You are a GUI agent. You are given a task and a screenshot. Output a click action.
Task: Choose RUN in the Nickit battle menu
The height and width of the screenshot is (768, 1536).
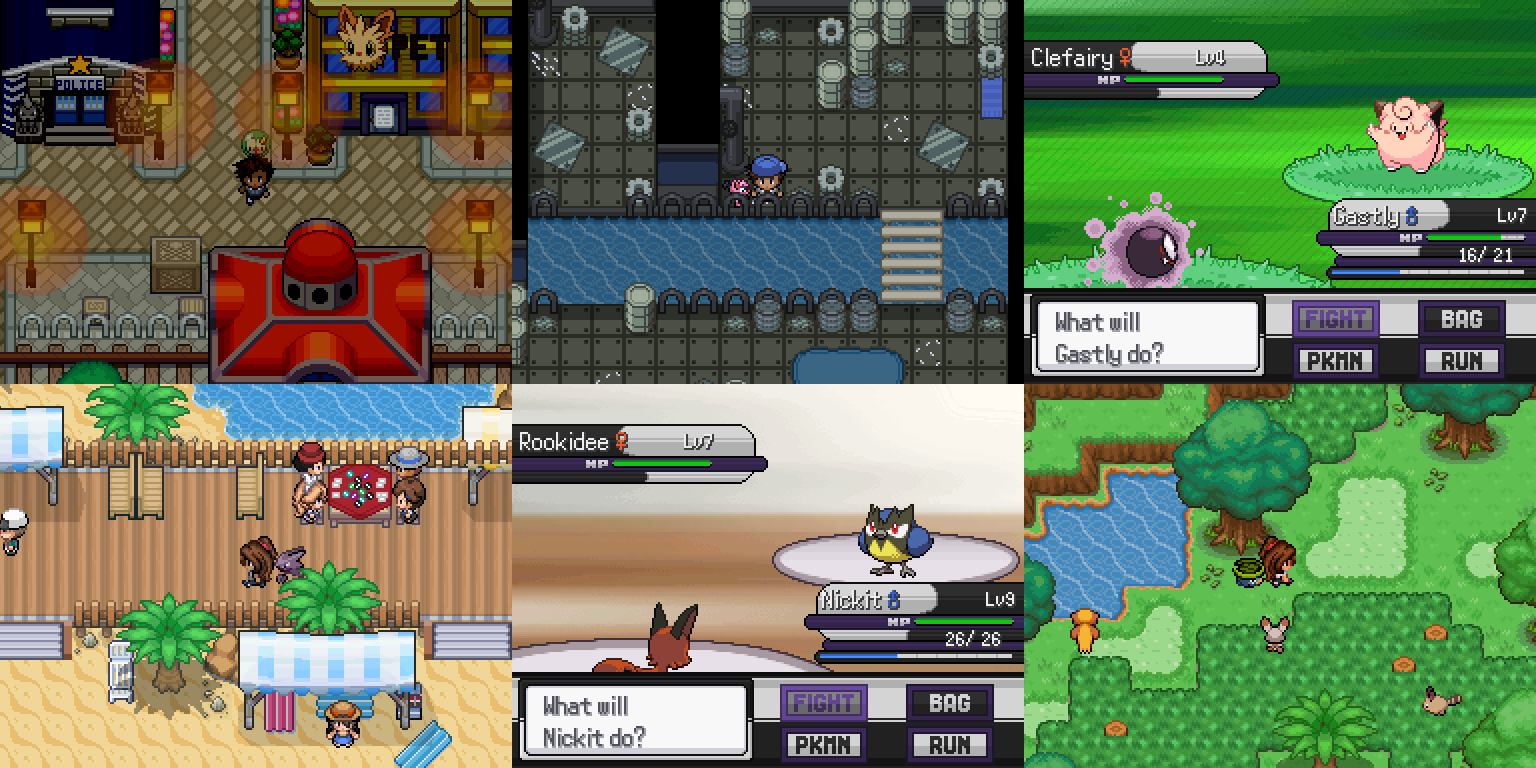(948, 744)
